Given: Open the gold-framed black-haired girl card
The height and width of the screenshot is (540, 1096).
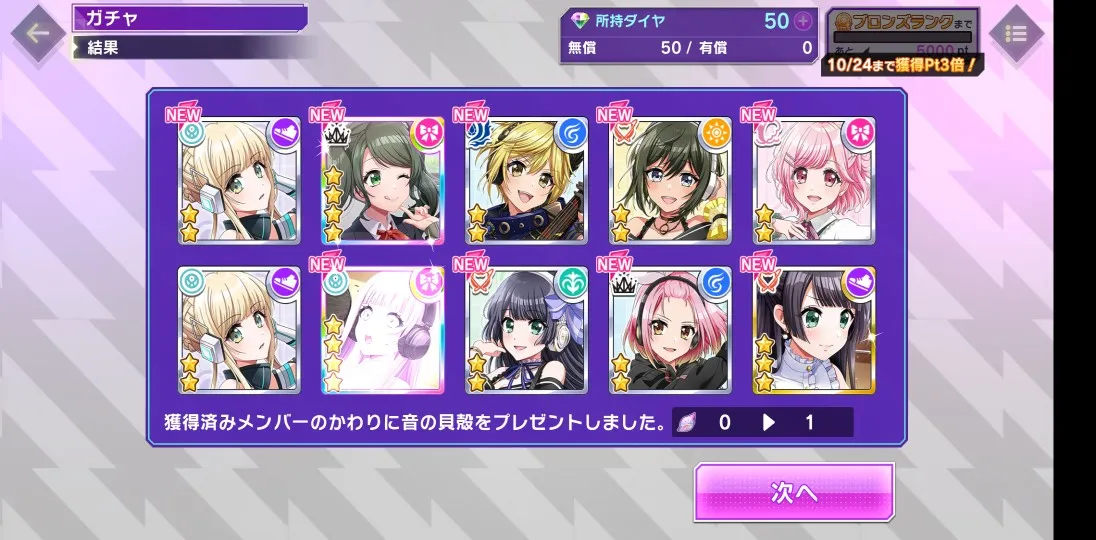Looking at the screenshot, I should click(x=815, y=329).
